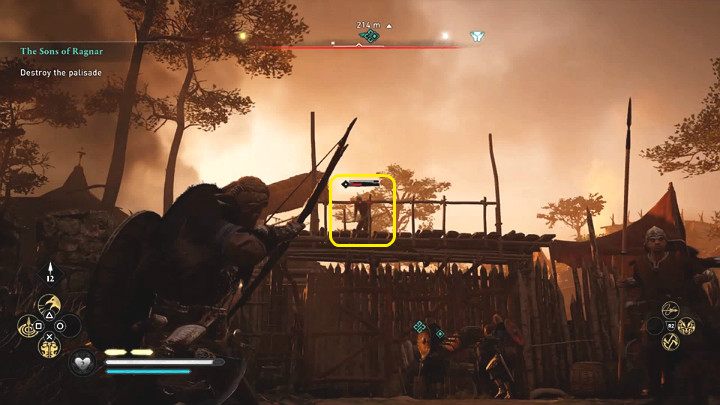The height and width of the screenshot is (405, 720).
Task: Select the arrow quiver ammo icon
Action: click(x=51, y=272)
